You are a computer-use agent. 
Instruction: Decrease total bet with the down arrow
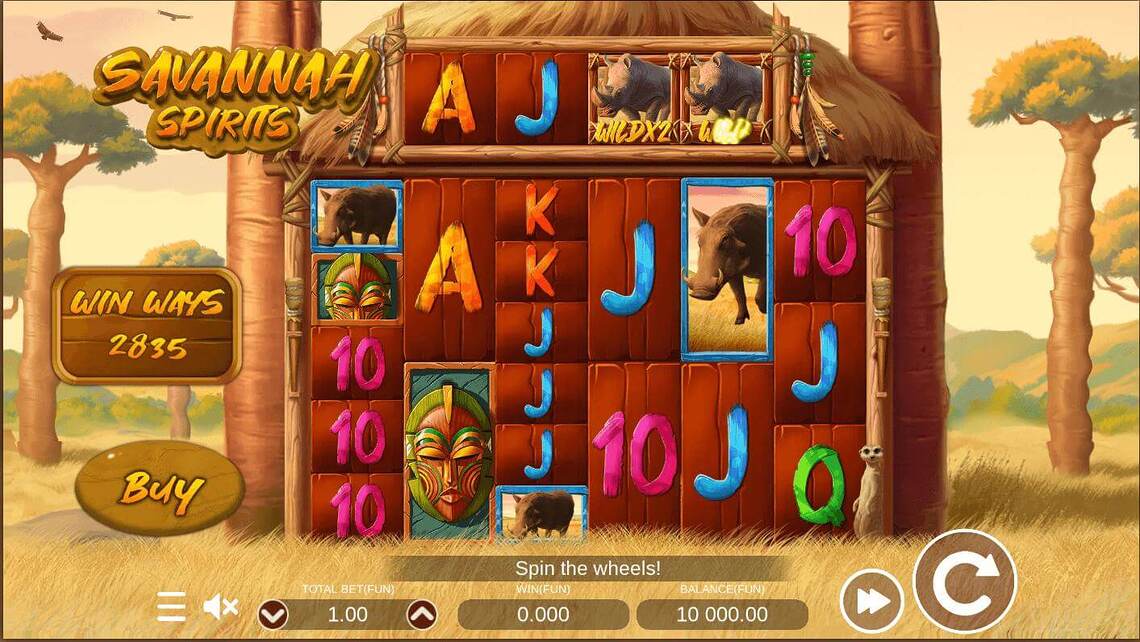click(x=273, y=614)
